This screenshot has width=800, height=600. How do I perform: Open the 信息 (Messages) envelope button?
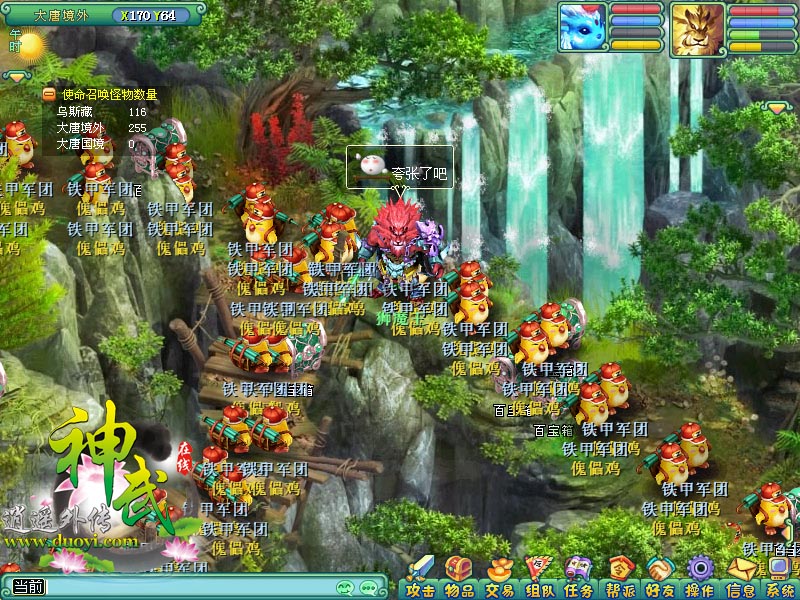[740, 579]
